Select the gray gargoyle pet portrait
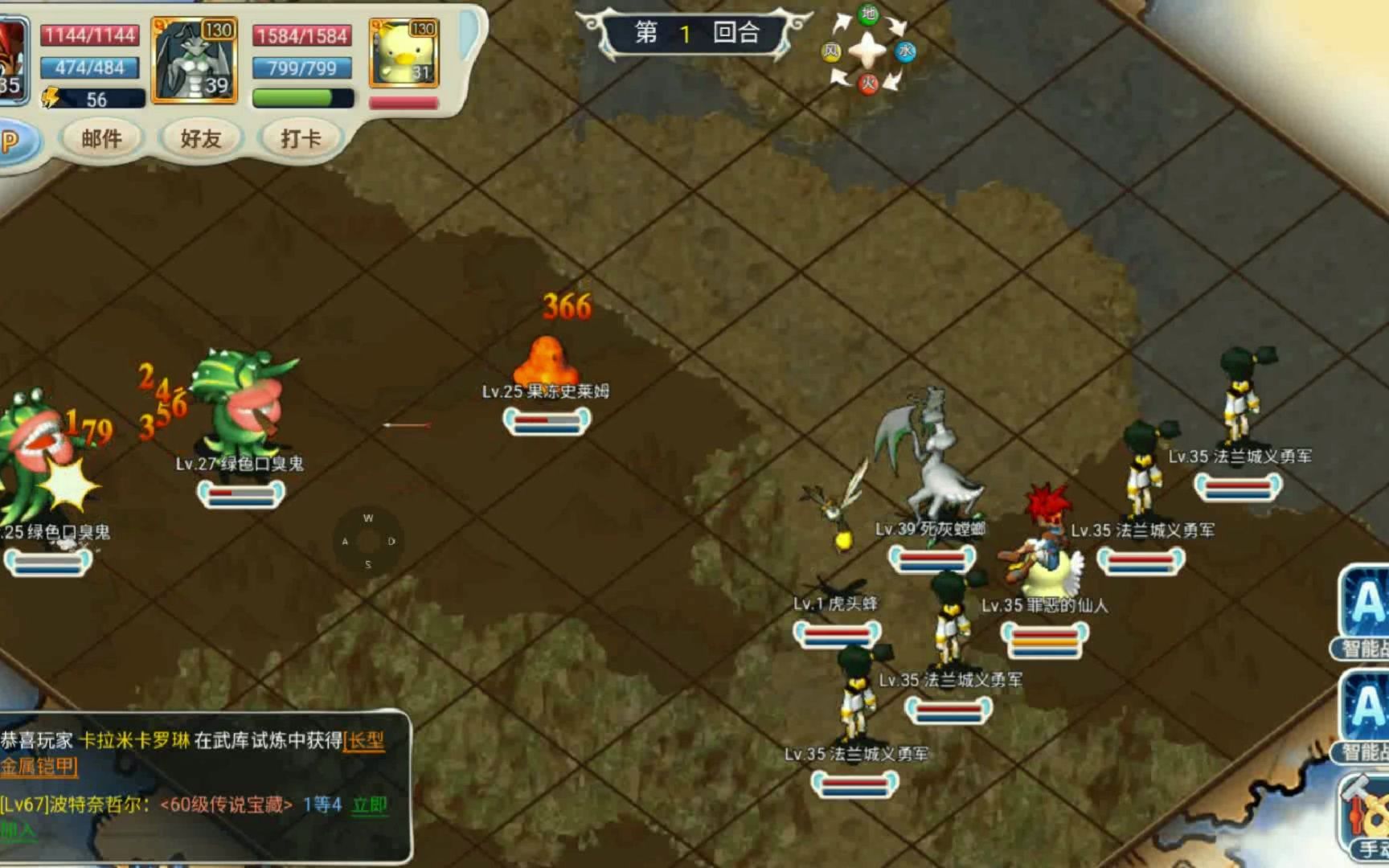Viewport: 1389px width, 868px height. click(195, 60)
